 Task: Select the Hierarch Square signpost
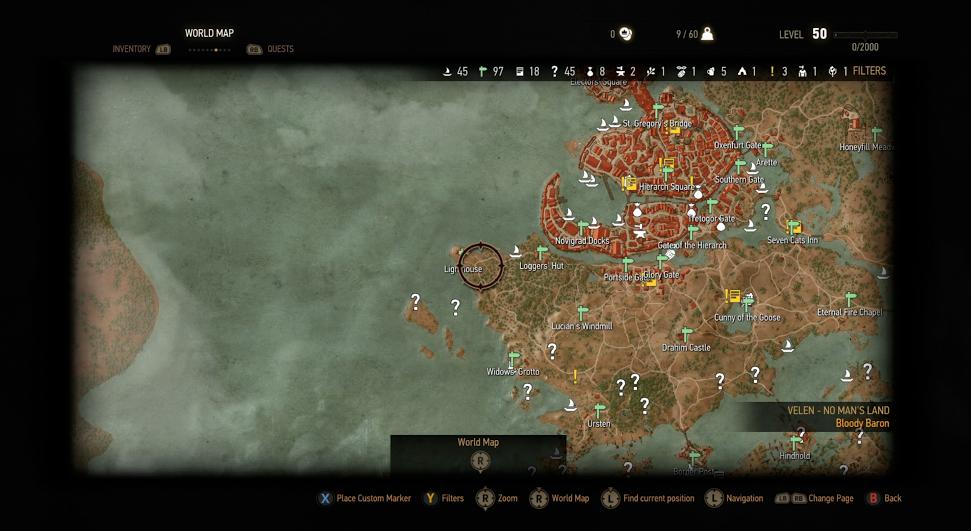click(x=667, y=174)
